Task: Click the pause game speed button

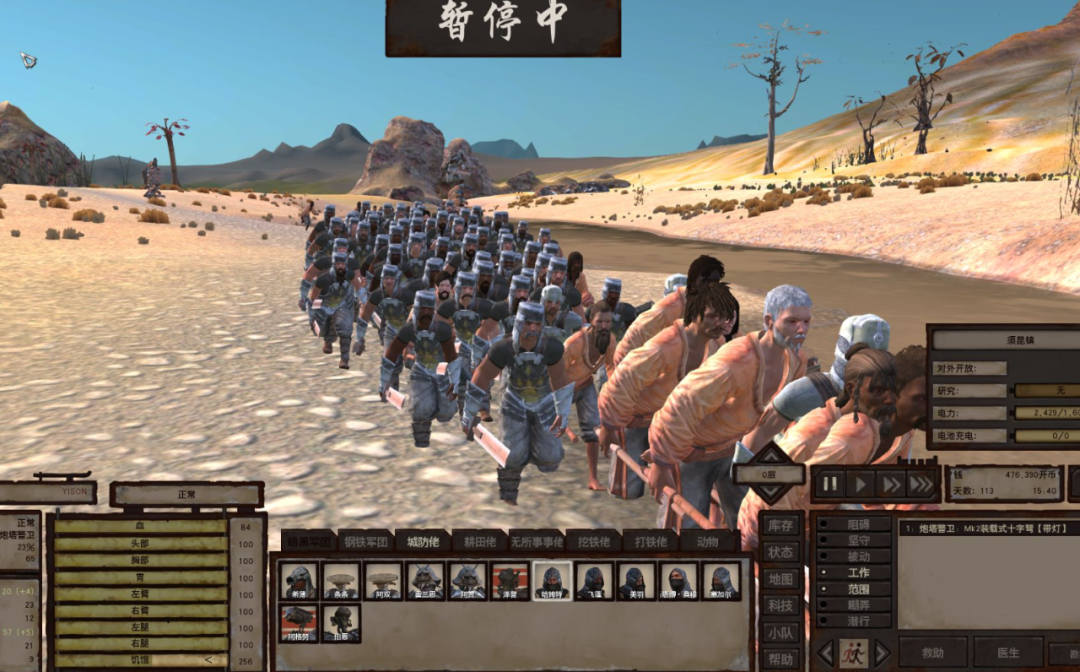Action: pos(830,485)
